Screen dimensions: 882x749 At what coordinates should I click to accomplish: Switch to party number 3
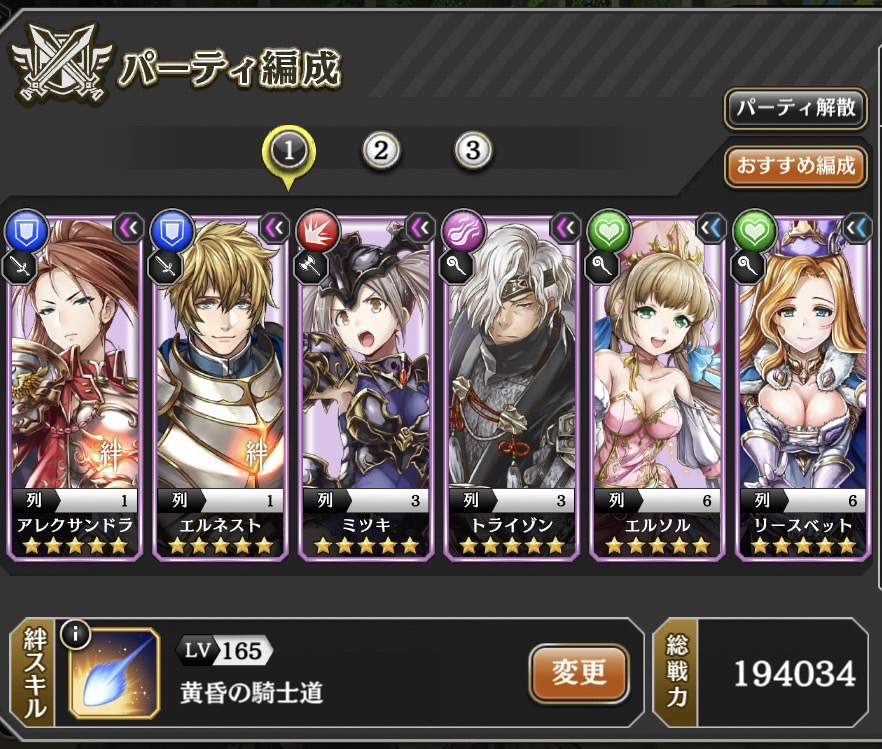coord(473,151)
